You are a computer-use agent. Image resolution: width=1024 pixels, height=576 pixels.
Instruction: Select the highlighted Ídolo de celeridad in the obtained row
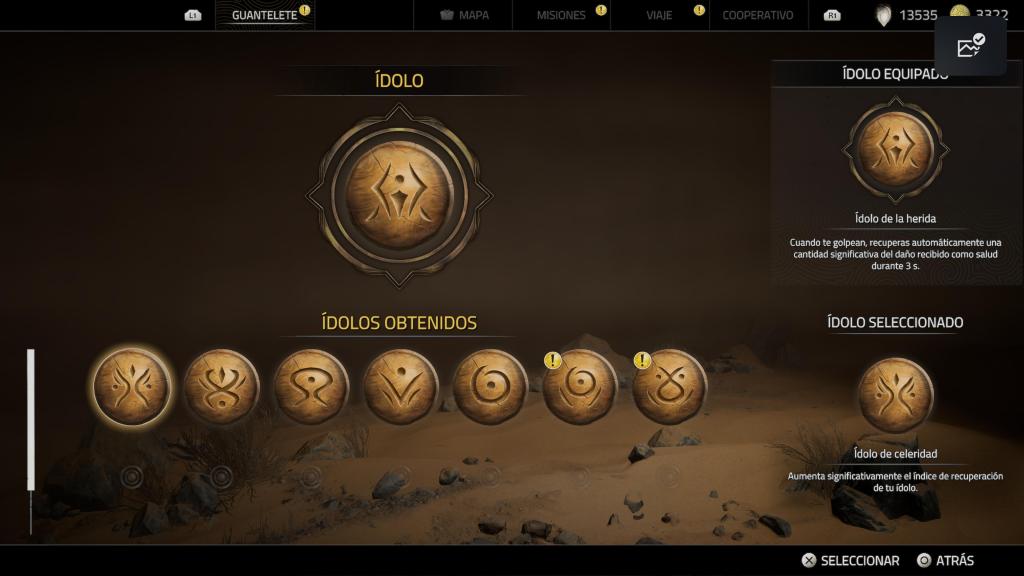point(131,387)
